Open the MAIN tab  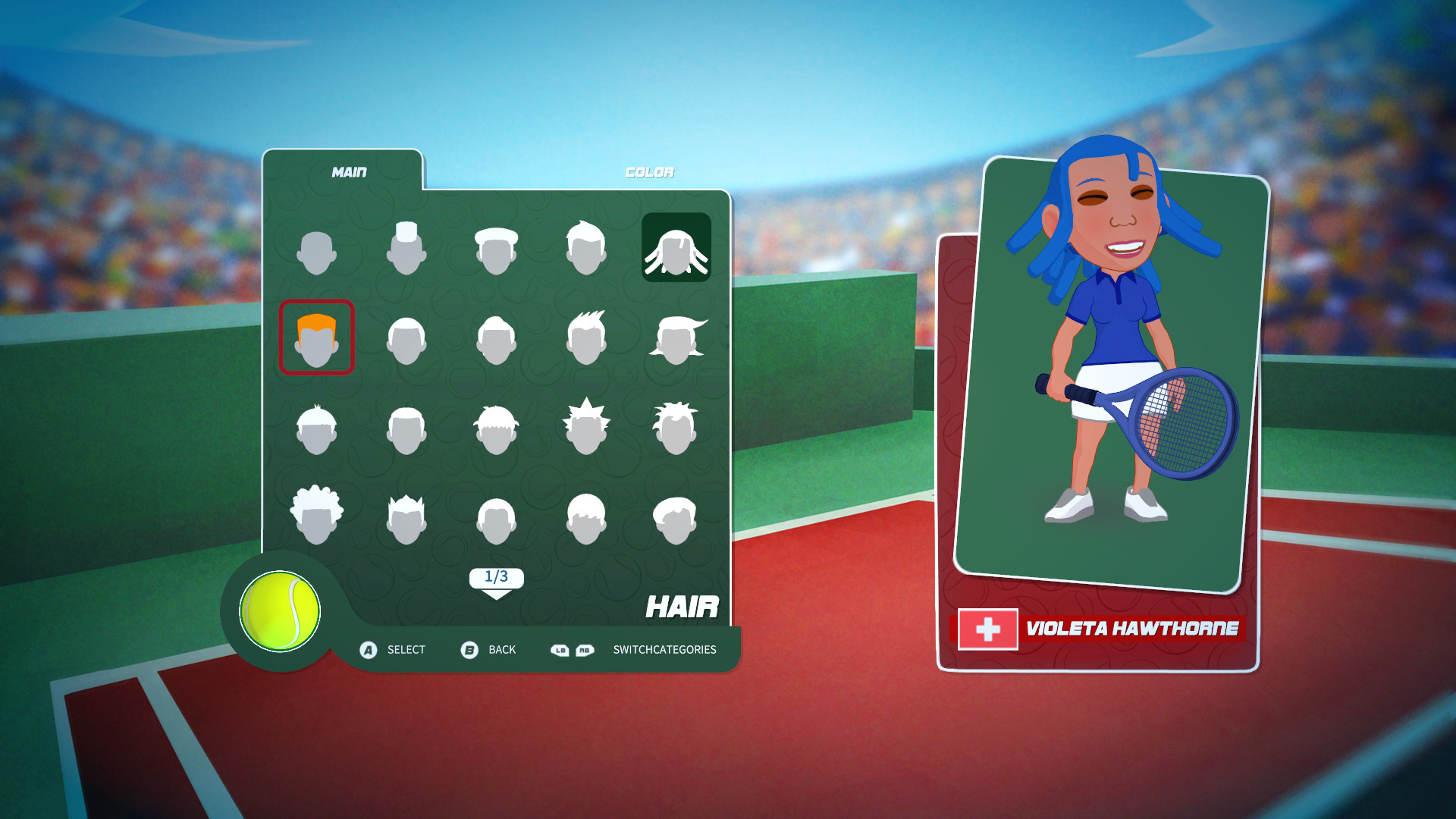[349, 171]
